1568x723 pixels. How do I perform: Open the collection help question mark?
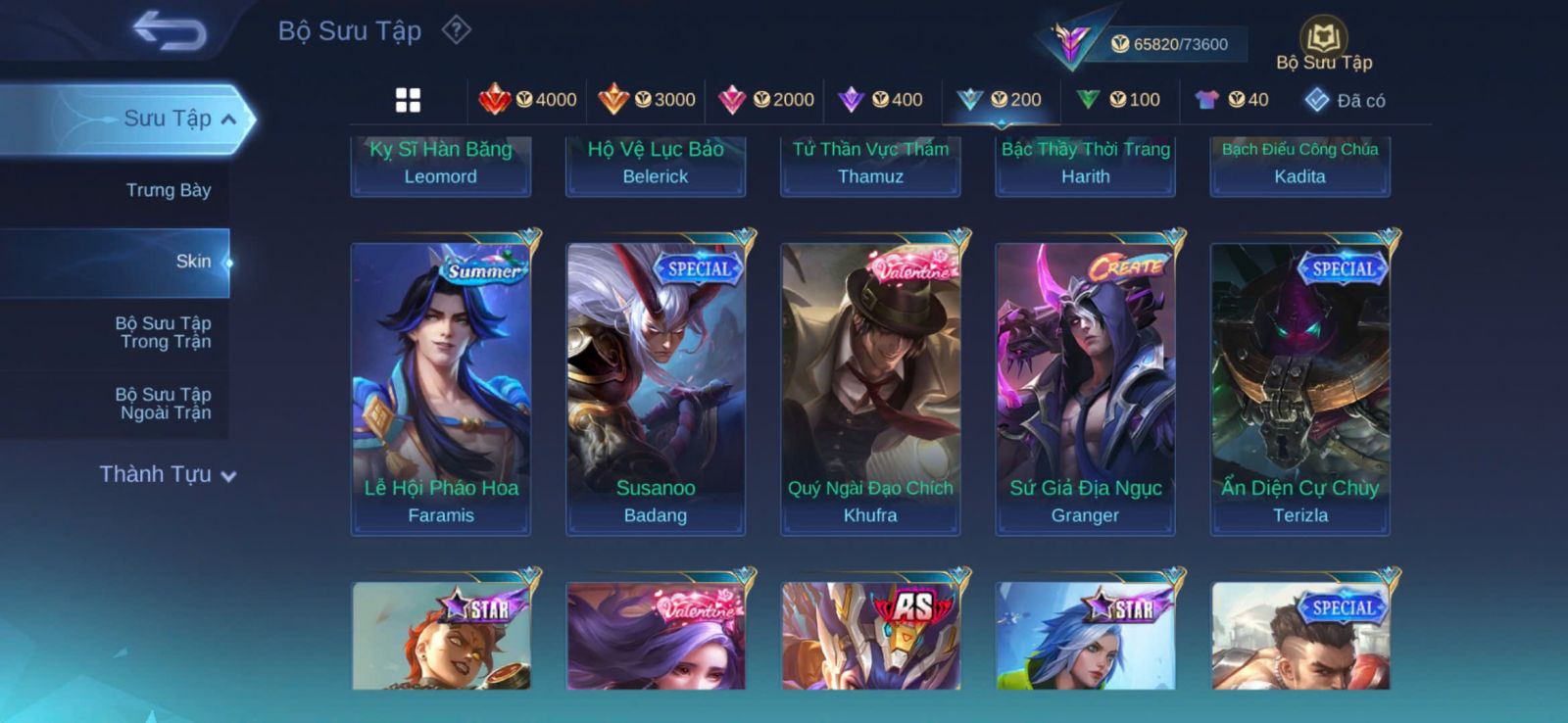pyautogui.click(x=456, y=30)
